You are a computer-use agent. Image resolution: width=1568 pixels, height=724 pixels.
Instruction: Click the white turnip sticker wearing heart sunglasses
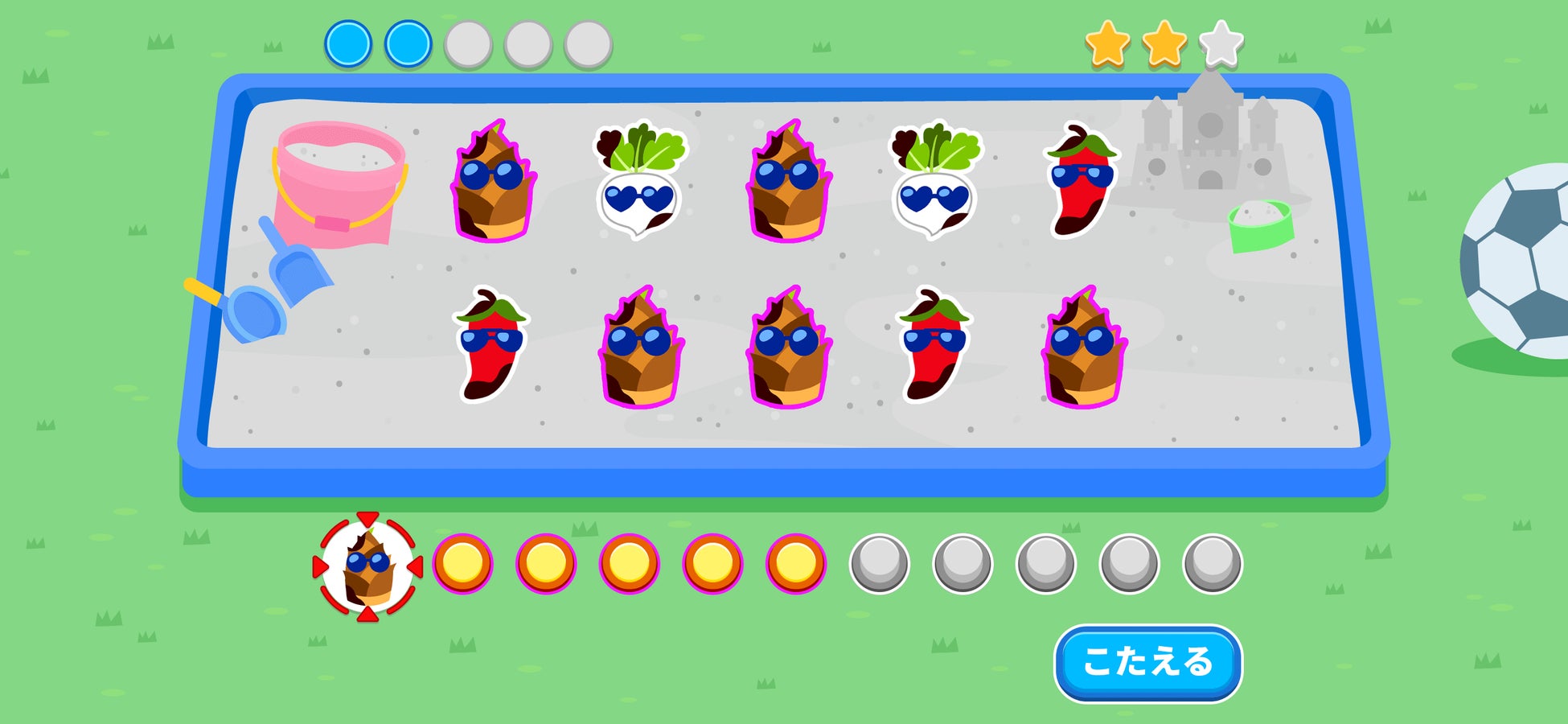click(635, 185)
